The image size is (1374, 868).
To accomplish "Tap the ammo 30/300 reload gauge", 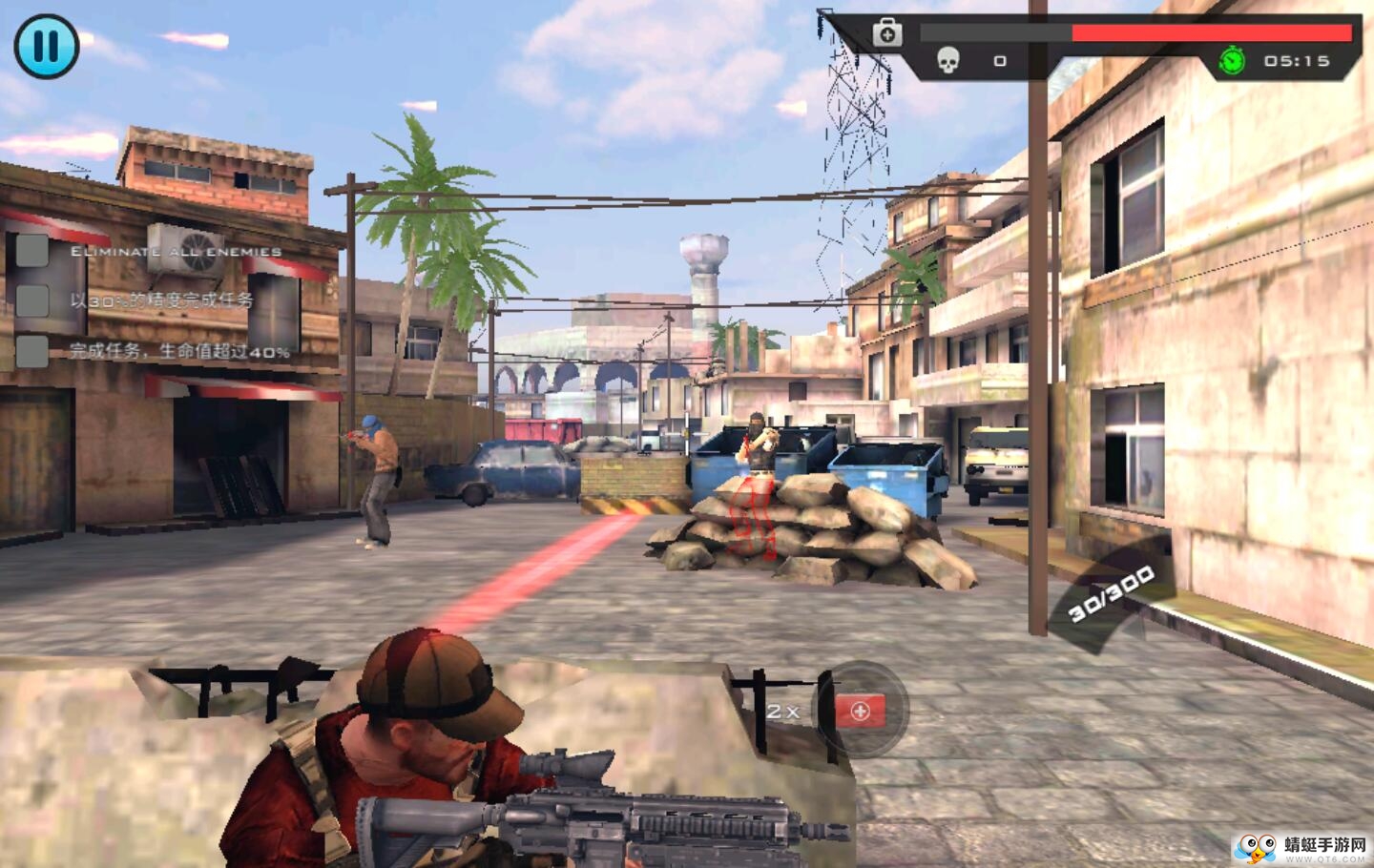I will [1111, 592].
